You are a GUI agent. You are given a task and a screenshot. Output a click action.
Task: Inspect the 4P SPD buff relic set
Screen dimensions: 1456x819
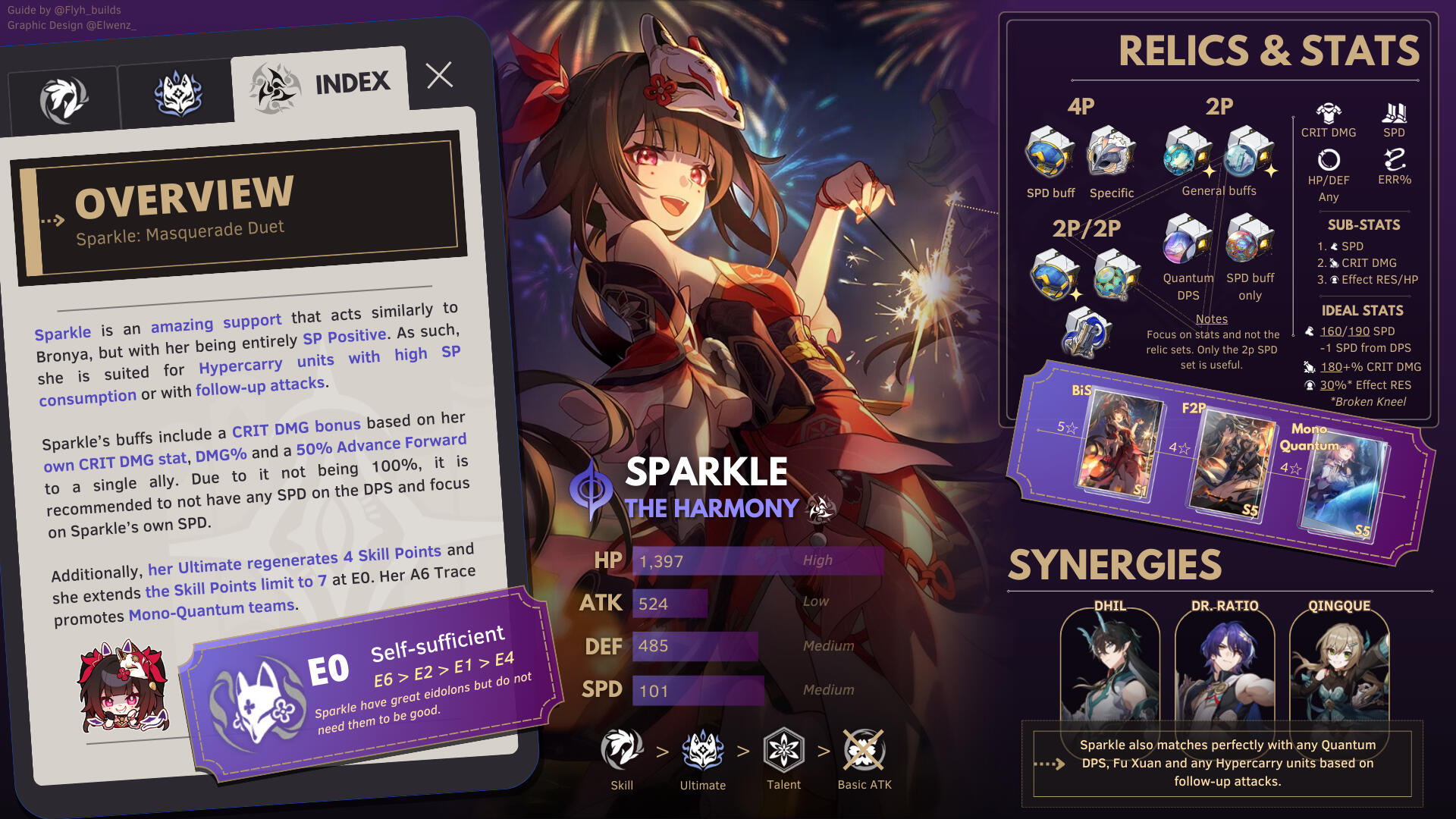[x=1050, y=152]
